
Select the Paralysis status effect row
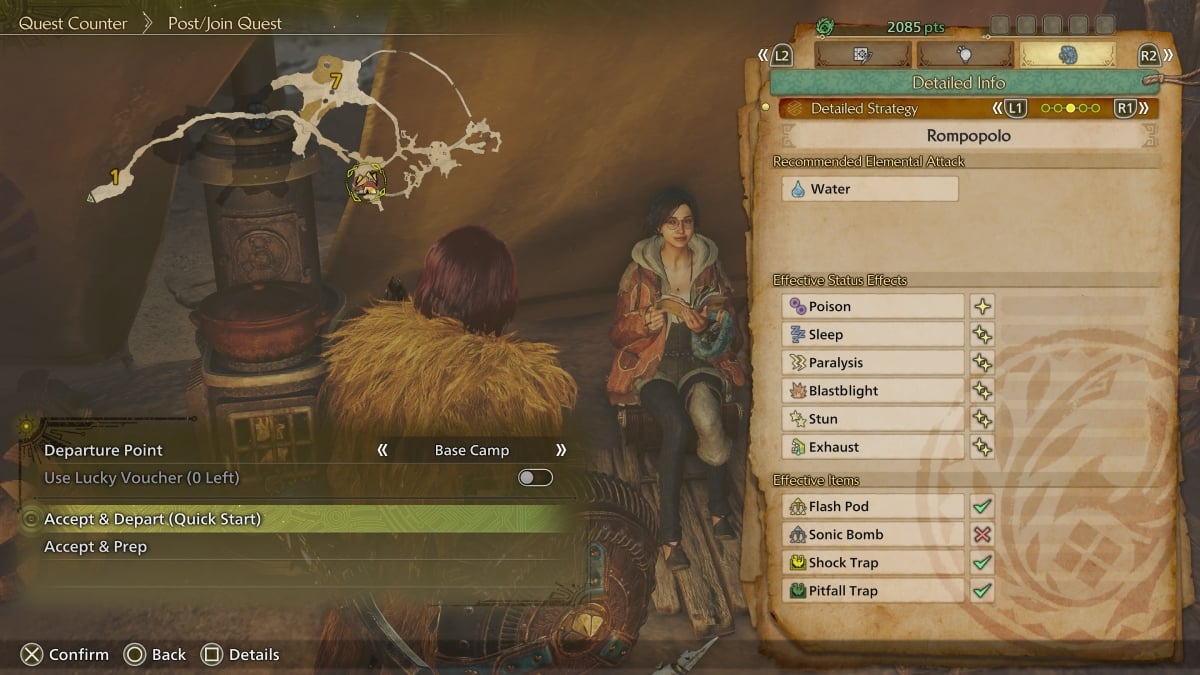[872, 363]
